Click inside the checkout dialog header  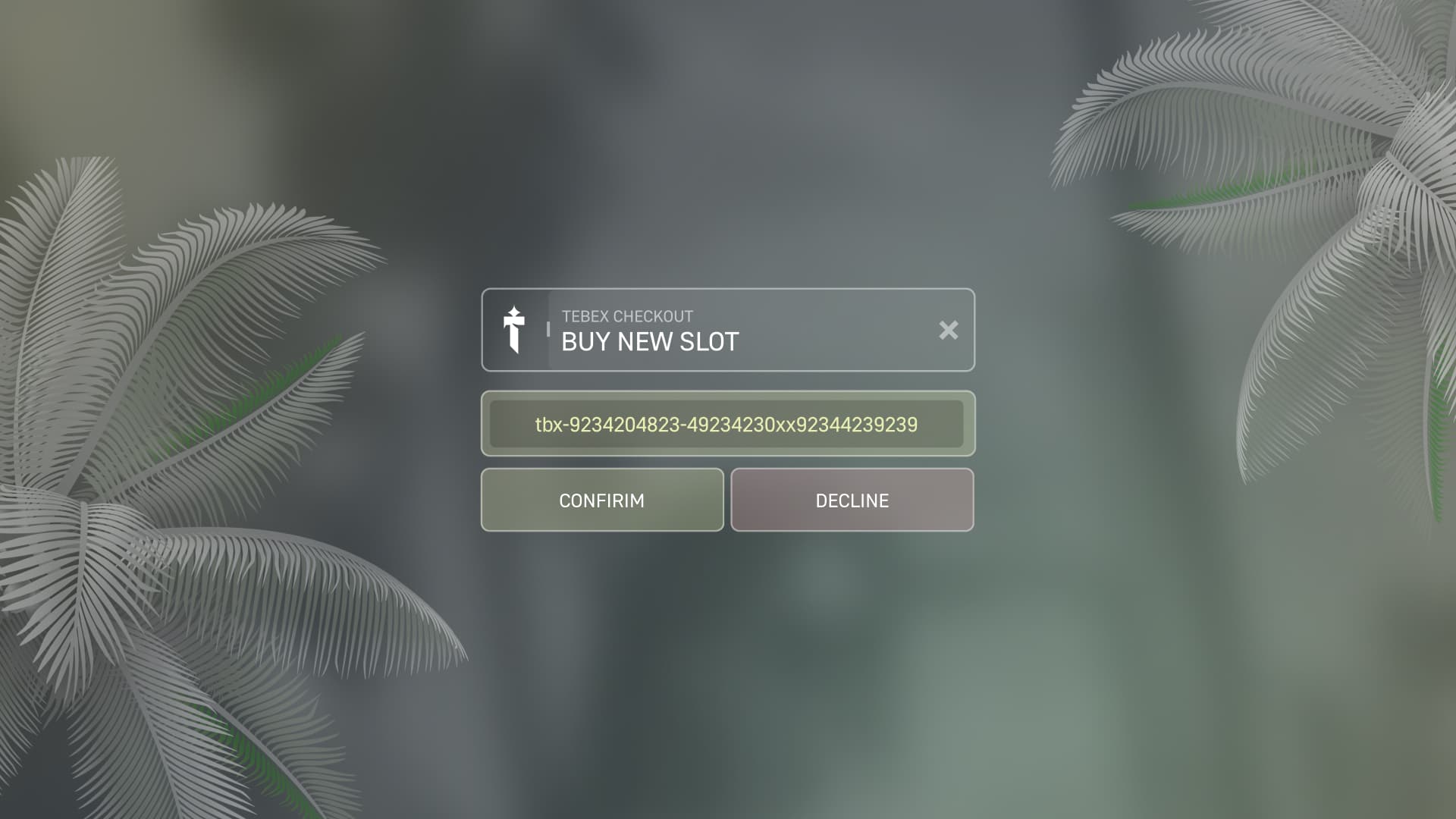(728, 330)
